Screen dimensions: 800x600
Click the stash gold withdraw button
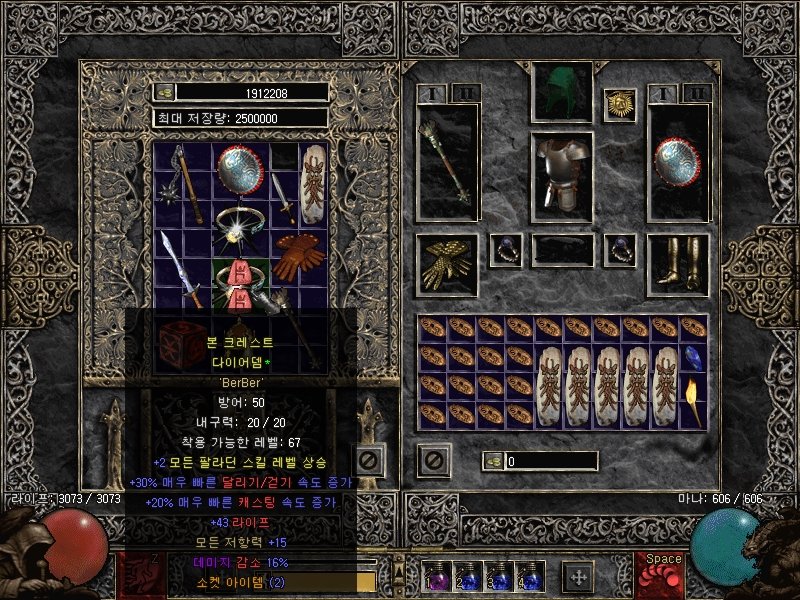coord(165,92)
